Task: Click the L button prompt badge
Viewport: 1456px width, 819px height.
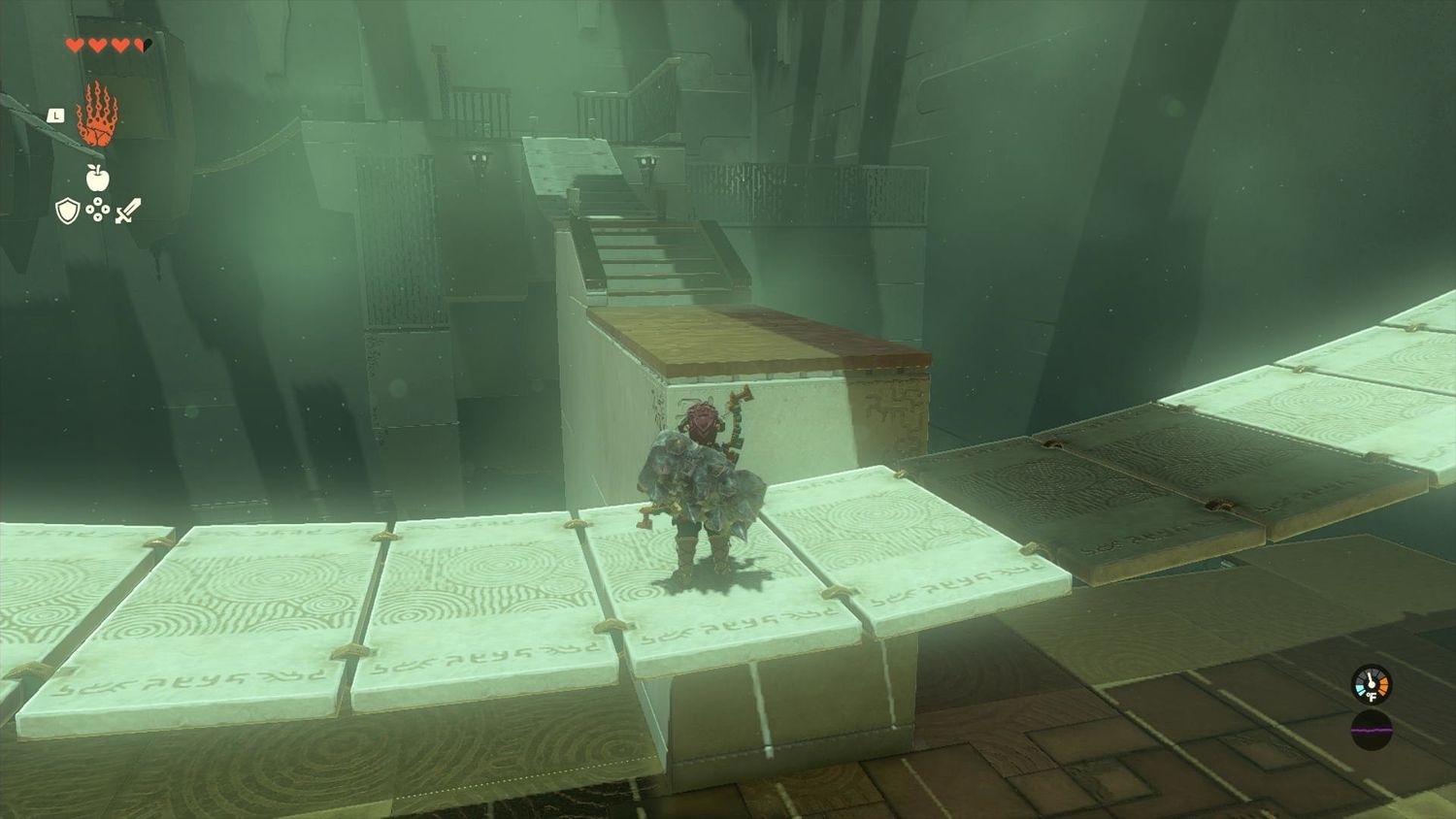Action: [56, 115]
